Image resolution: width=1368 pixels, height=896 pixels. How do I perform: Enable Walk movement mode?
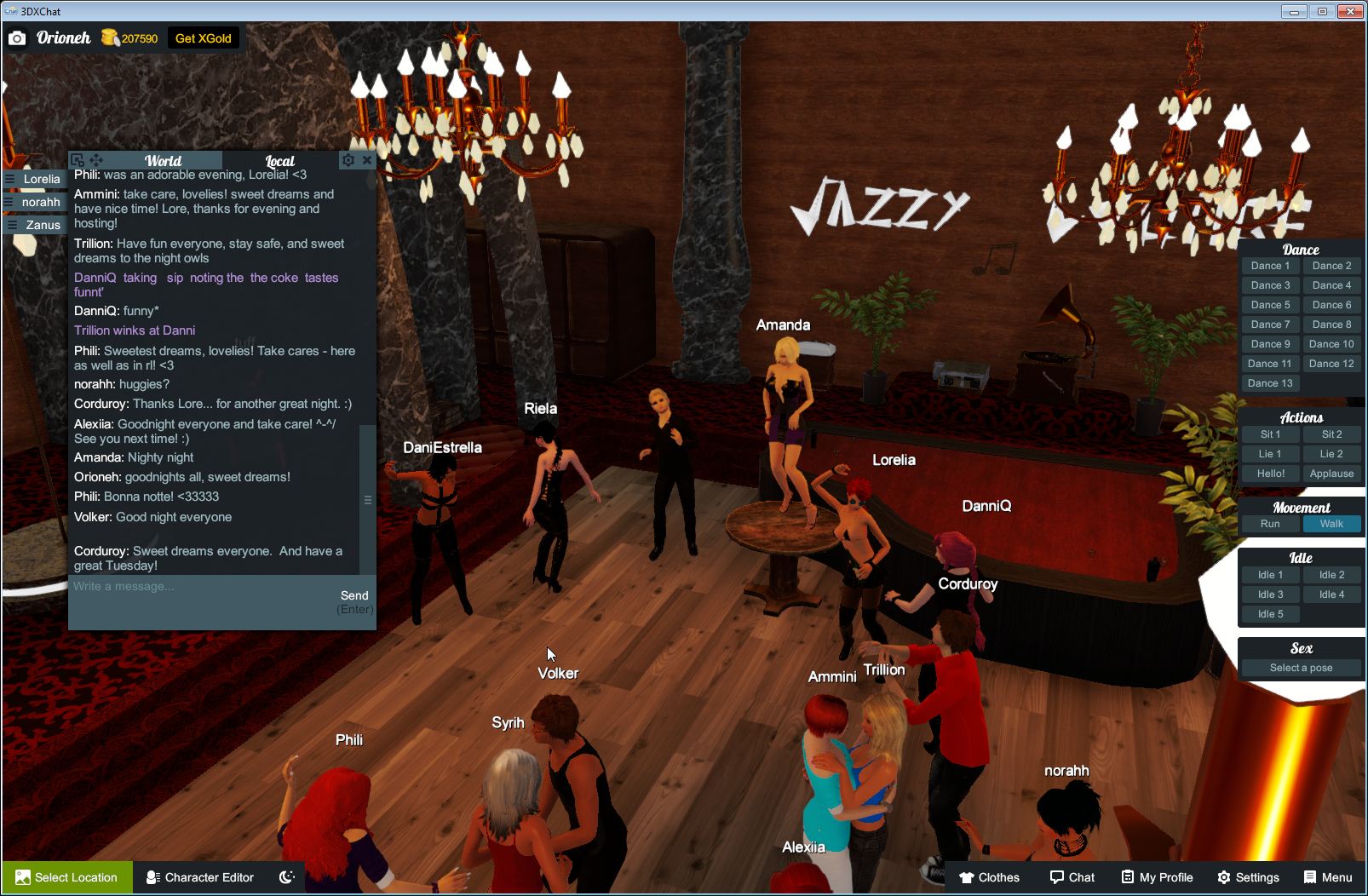point(1331,524)
